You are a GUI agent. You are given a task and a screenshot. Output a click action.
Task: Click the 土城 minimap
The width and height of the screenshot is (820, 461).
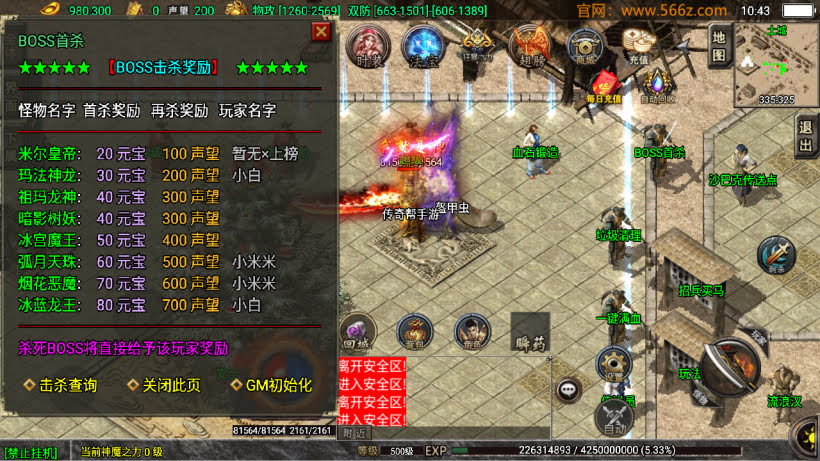pyautogui.click(x=776, y=64)
